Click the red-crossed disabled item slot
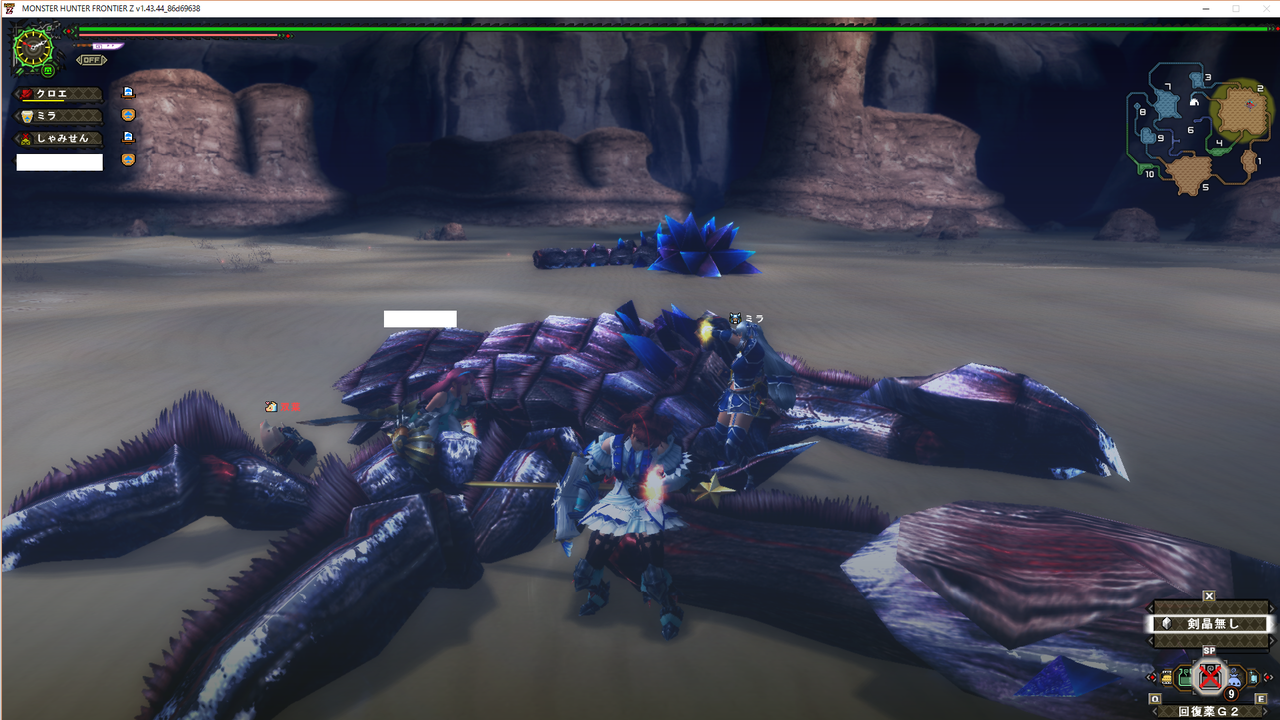Screen dimensions: 1280x720 tap(1210, 677)
